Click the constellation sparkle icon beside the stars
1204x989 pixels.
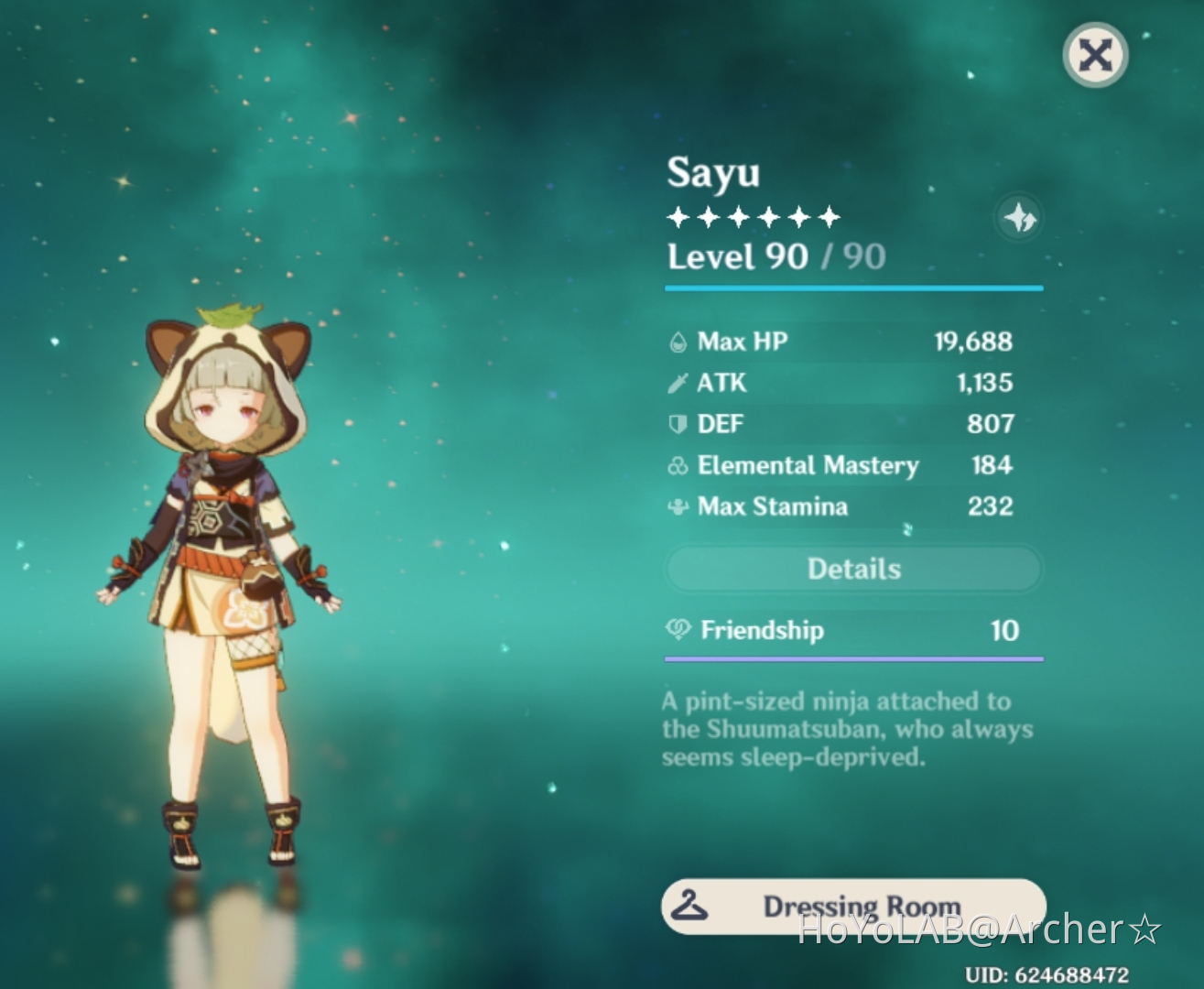[x=1020, y=217]
